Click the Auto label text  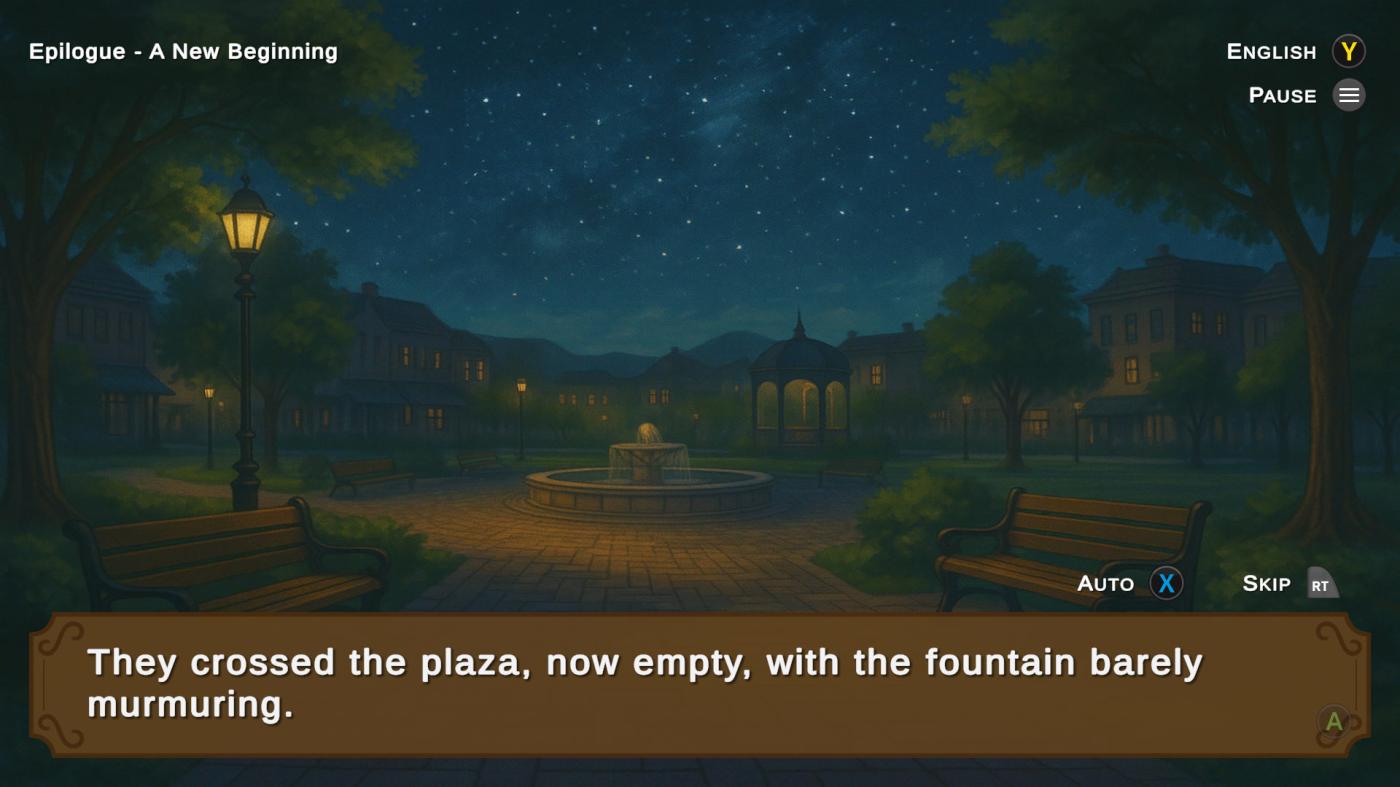point(1104,583)
